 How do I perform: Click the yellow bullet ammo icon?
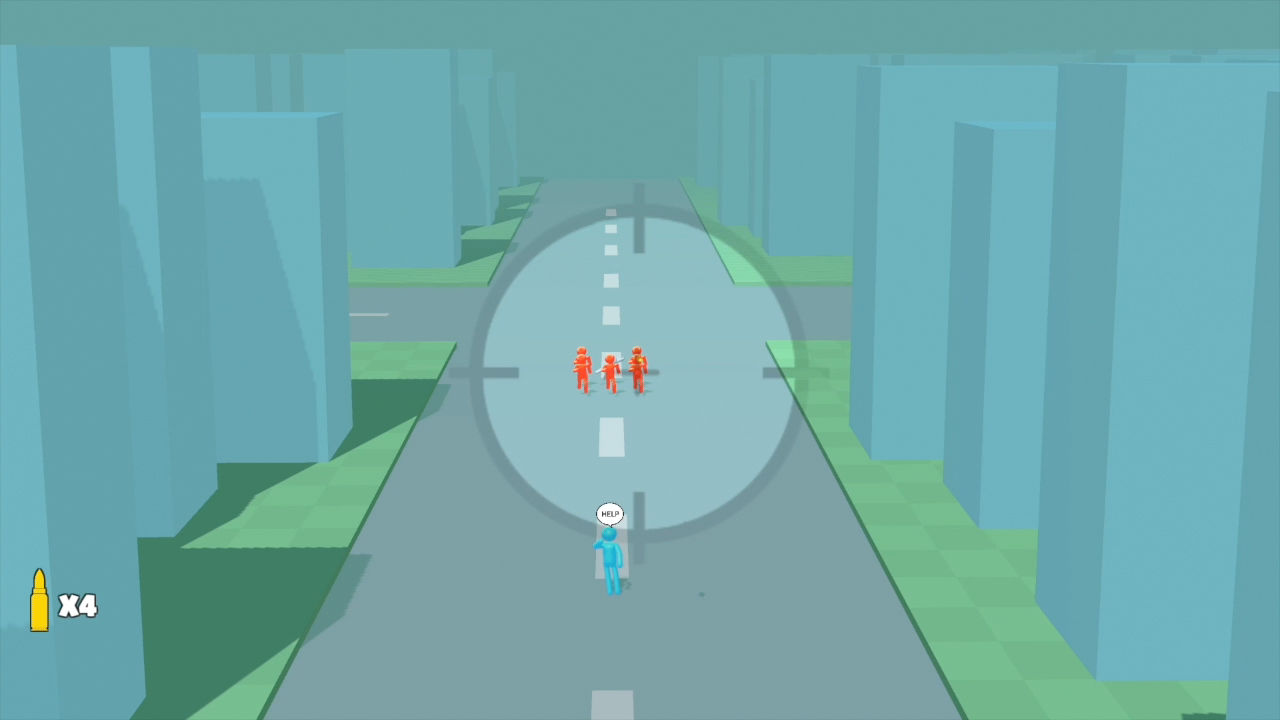coord(40,600)
